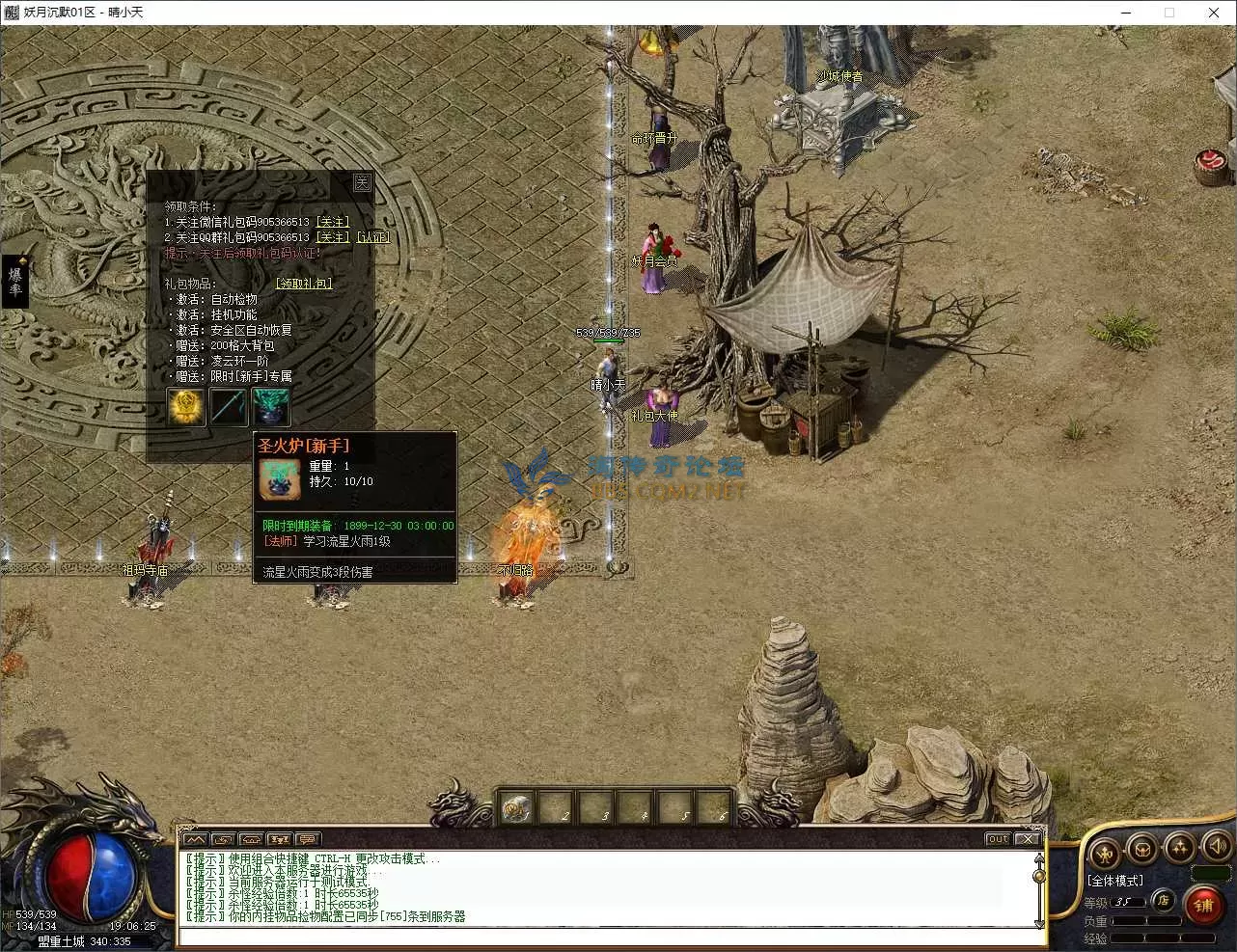Open the character figure menu button

1105,852
